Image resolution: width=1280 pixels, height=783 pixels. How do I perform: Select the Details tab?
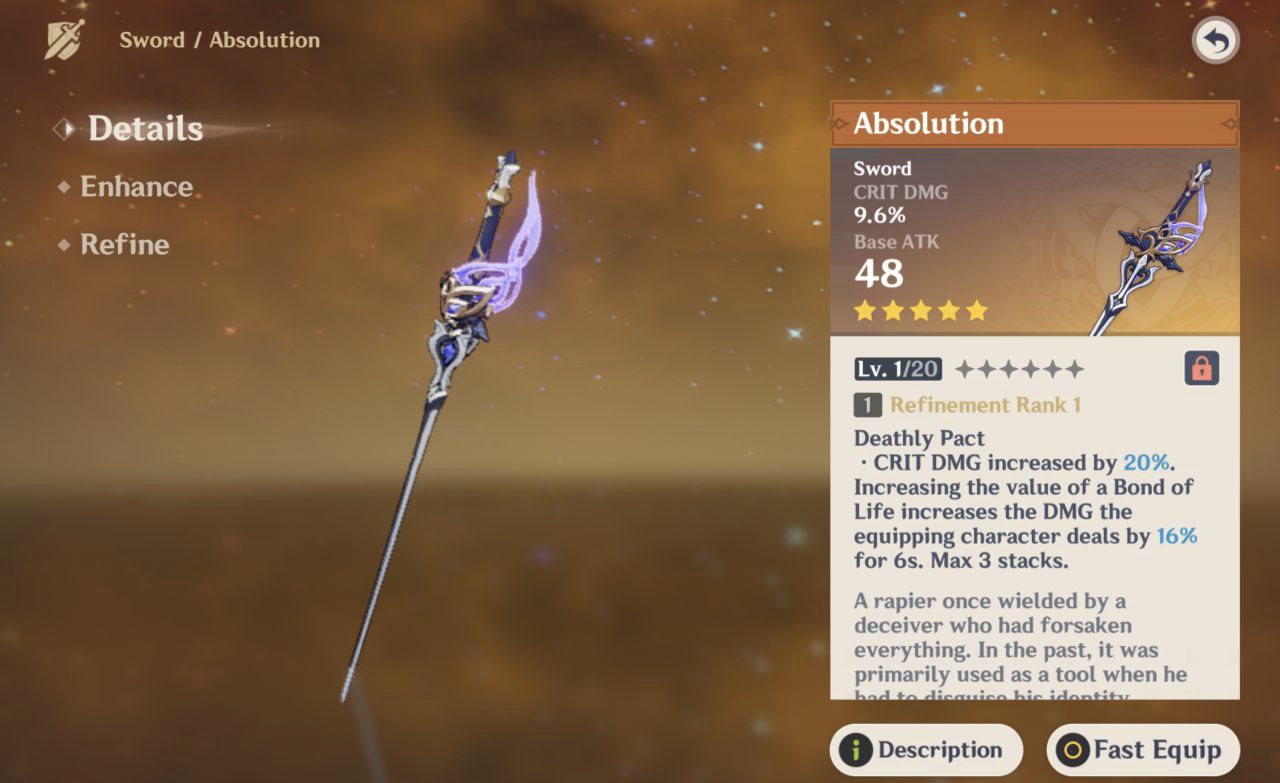click(145, 128)
